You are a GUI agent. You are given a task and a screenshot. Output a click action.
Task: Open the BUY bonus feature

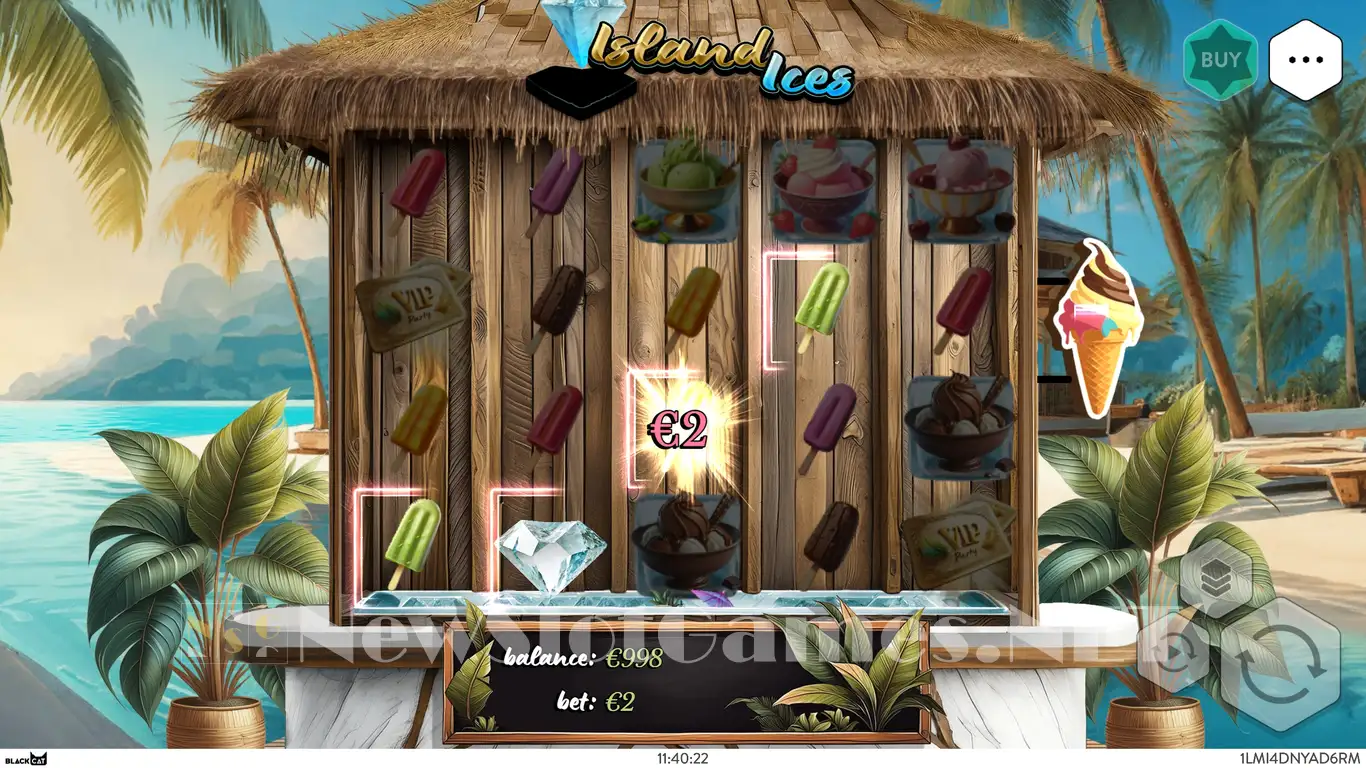coord(1220,60)
